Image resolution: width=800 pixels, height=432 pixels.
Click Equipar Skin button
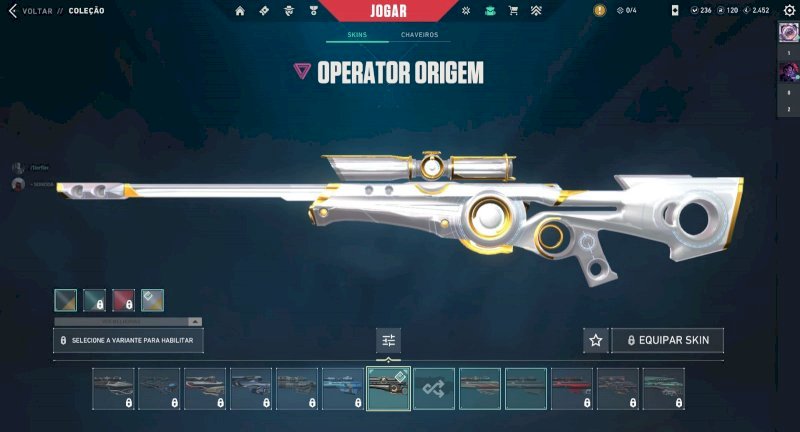click(x=667, y=340)
